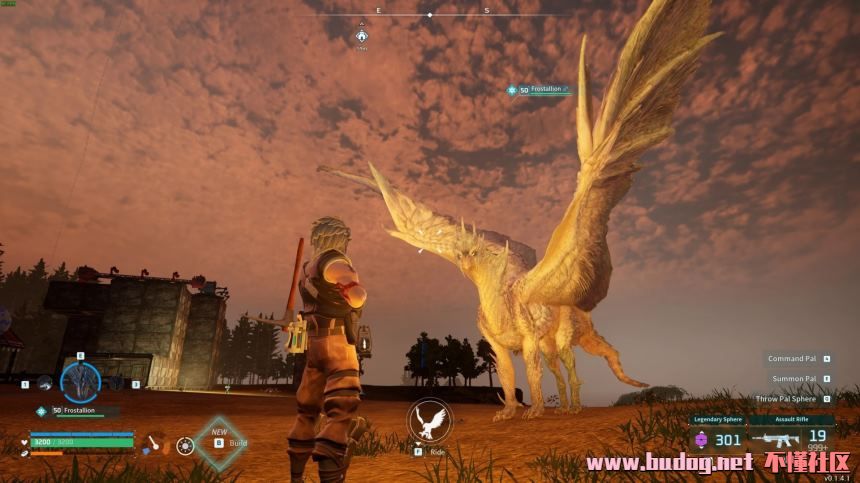860x483 pixels.
Task: Click the Ride eagle icon
Action: coord(429,421)
